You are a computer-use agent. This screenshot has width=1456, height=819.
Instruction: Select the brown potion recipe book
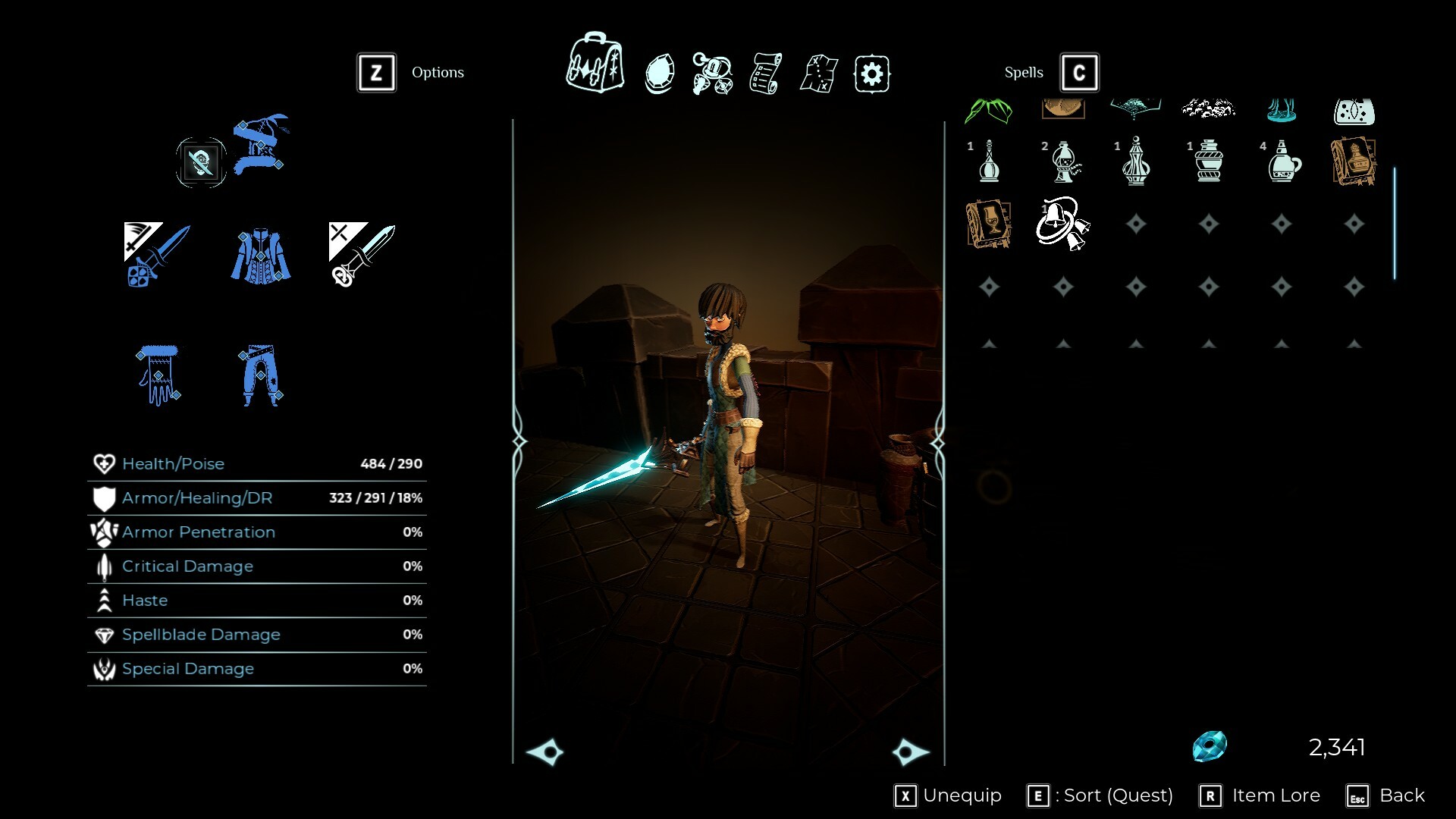1354,162
